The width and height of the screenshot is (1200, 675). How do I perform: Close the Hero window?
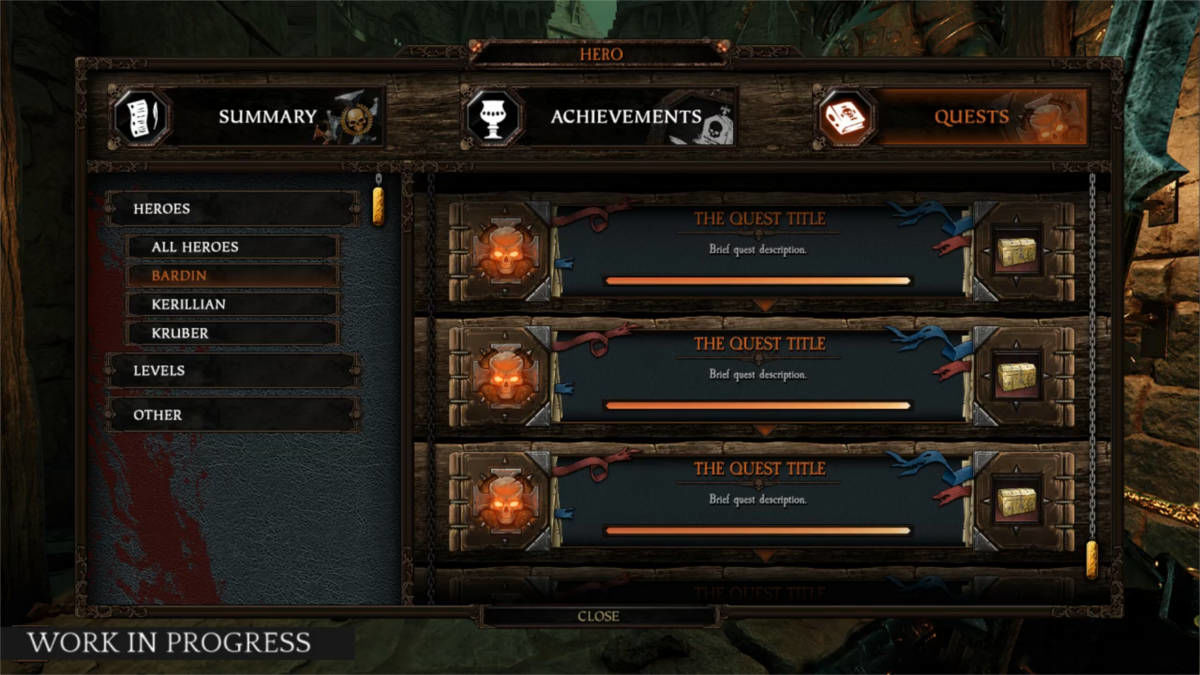tap(598, 616)
